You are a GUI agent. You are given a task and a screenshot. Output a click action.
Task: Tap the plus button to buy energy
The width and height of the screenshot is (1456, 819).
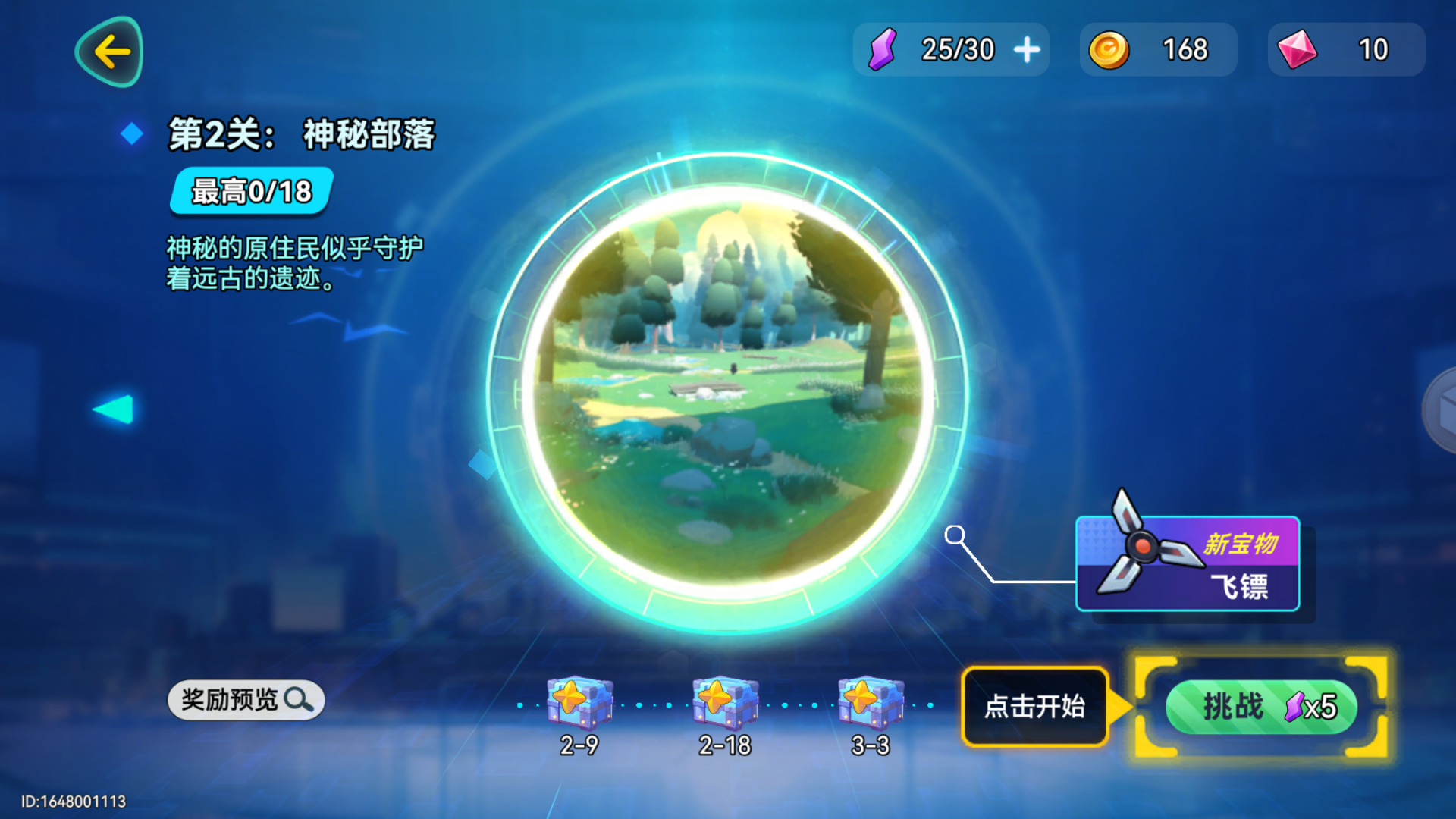coord(1025,49)
